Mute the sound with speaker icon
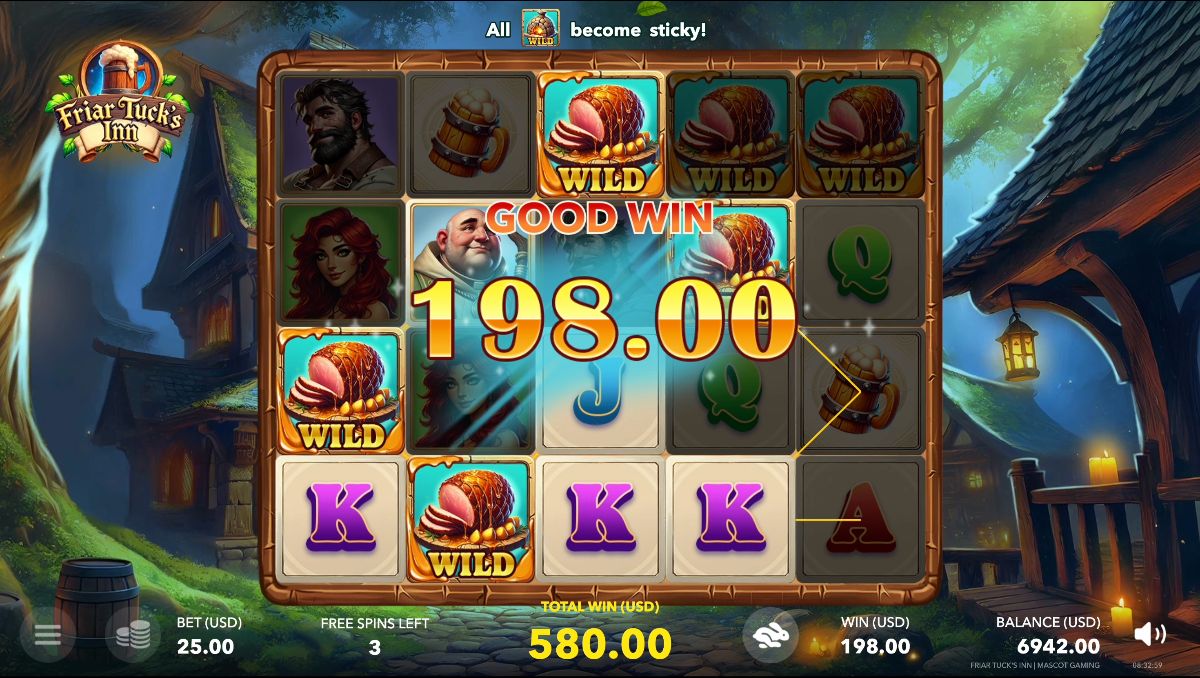 (1150, 634)
